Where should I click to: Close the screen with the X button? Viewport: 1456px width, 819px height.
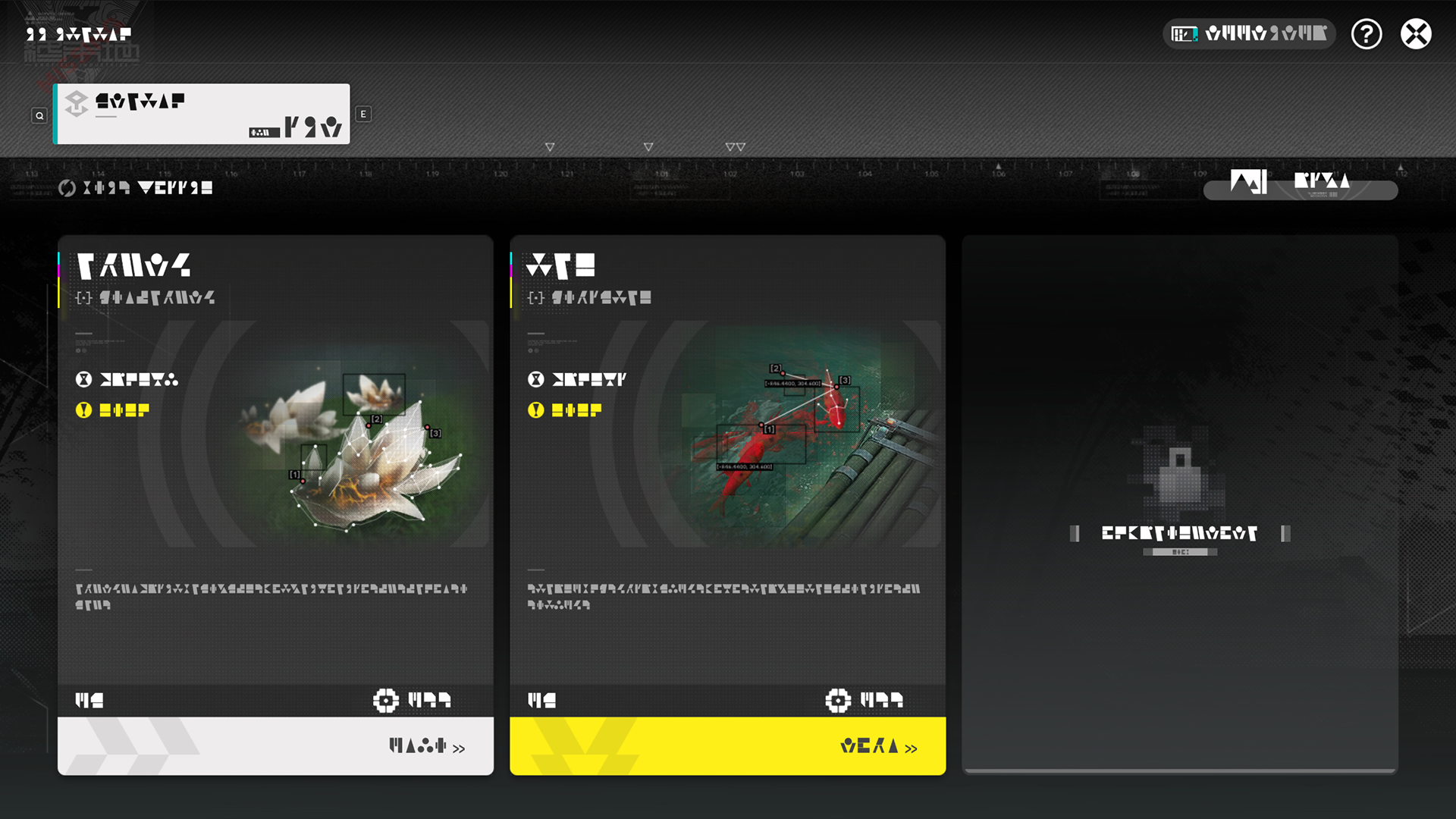tap(1416, 34)
